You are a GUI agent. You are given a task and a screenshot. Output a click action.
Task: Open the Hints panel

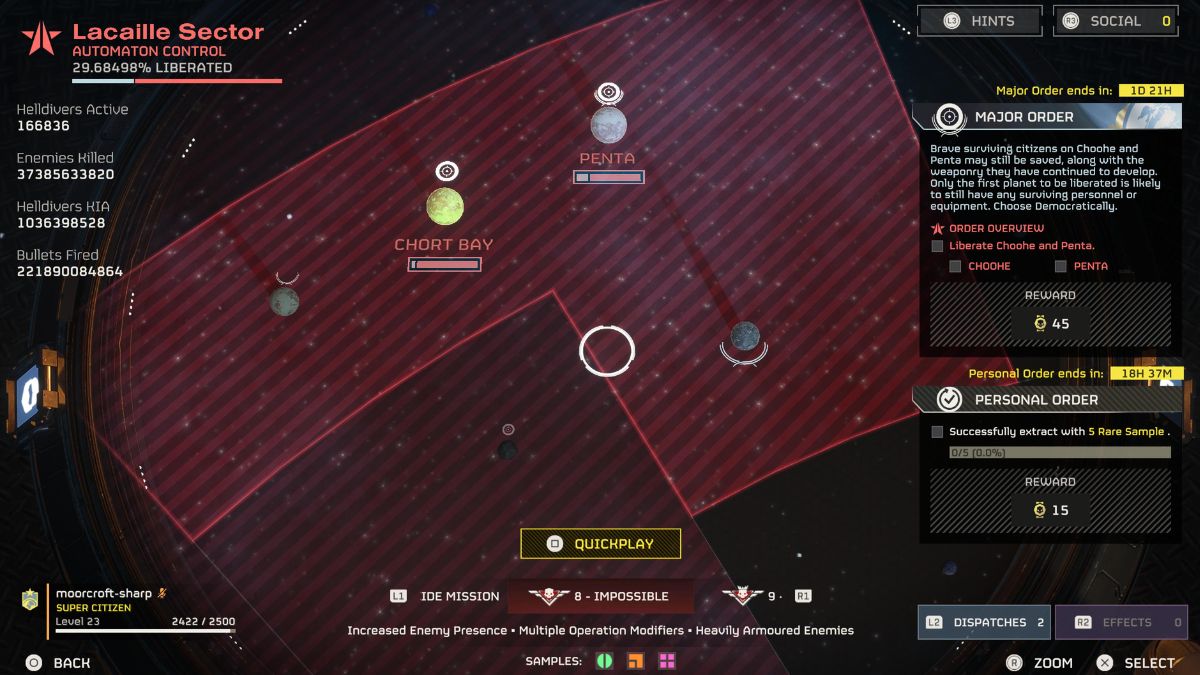click(979, 21)
